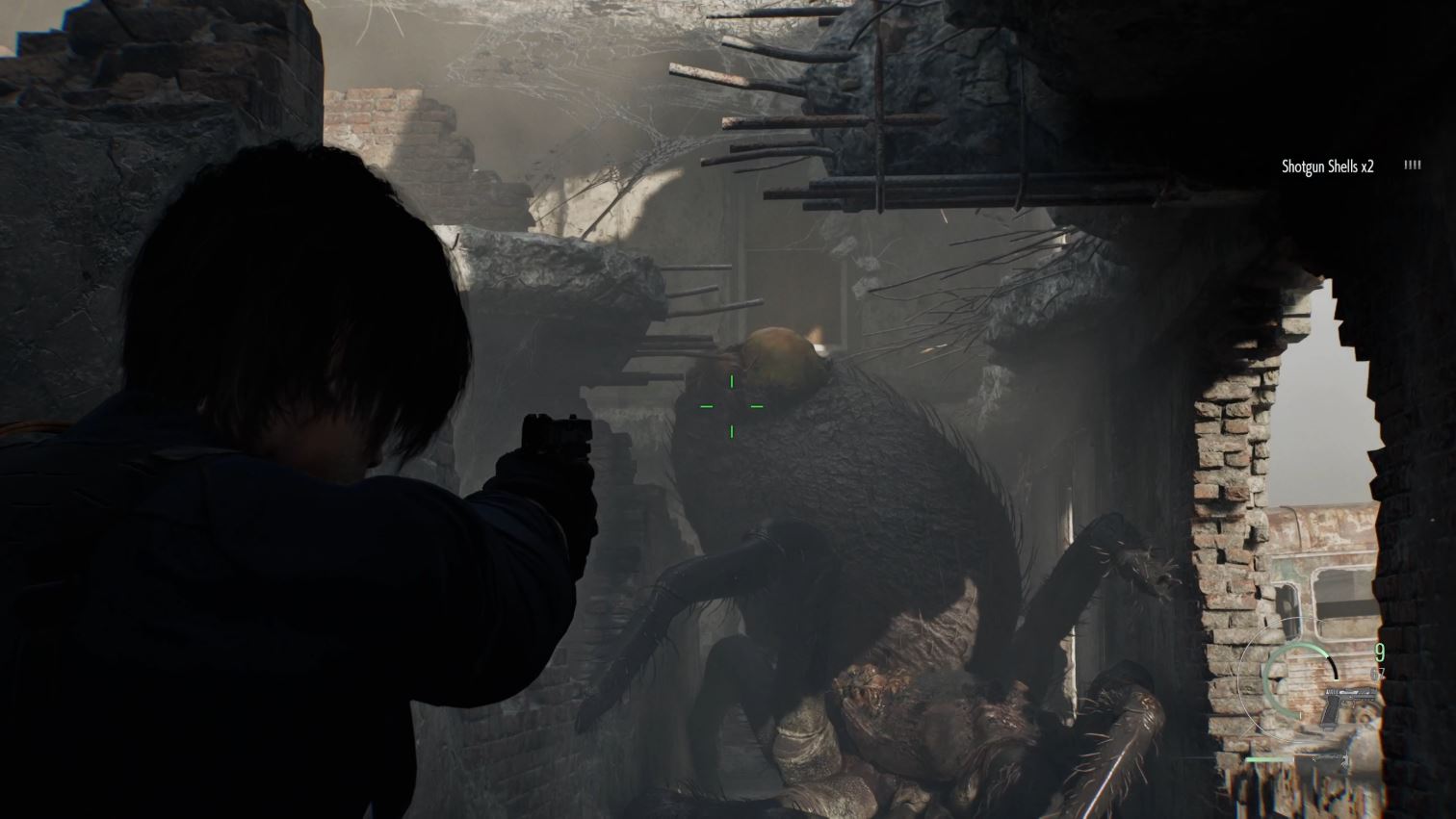Click the Shotgun Shells x2 notification text
The width and height of the screenshot is (1456, 819).
click(x=1327, y=165)
